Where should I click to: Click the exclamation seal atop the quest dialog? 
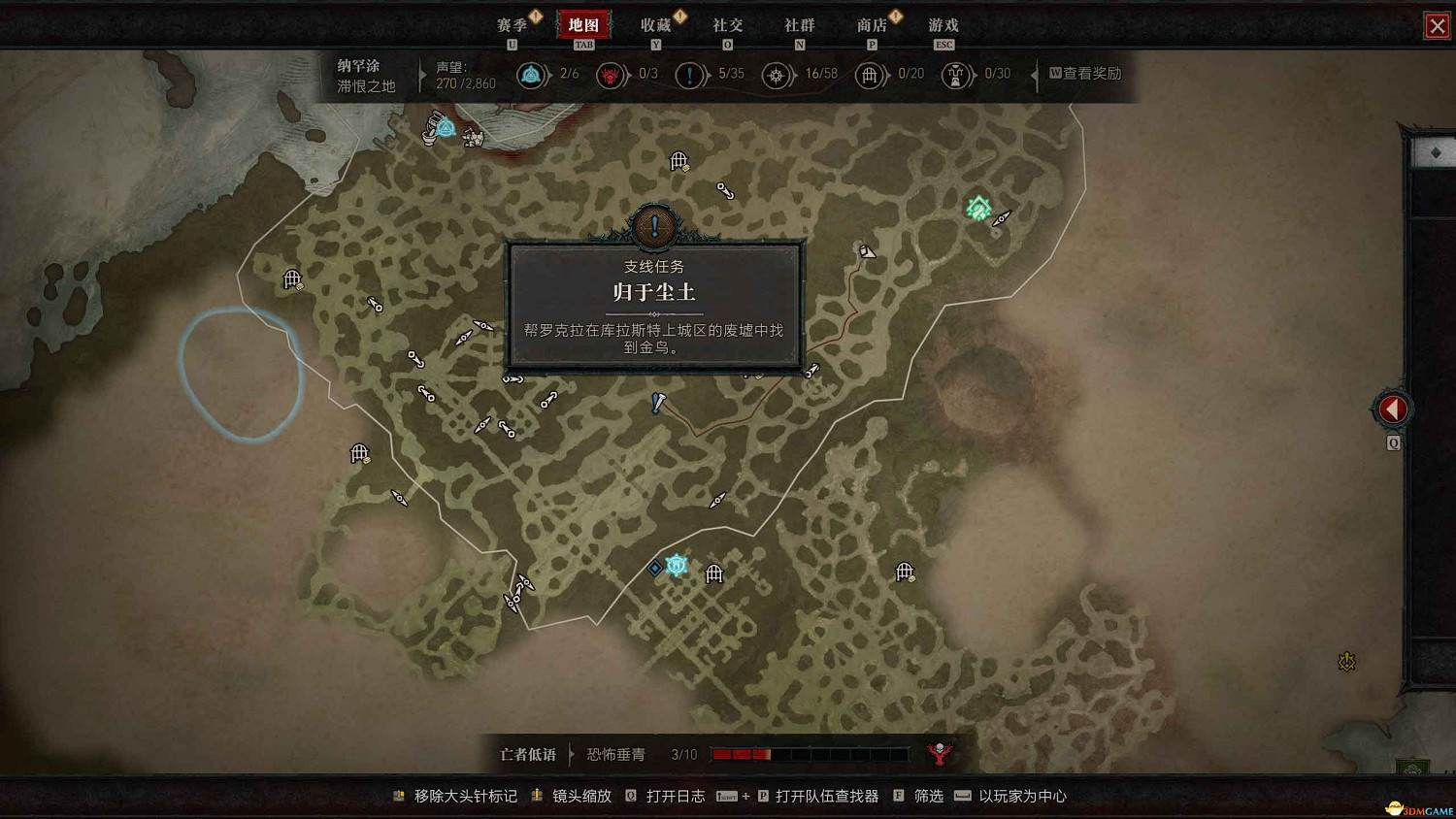pos(653,228)
